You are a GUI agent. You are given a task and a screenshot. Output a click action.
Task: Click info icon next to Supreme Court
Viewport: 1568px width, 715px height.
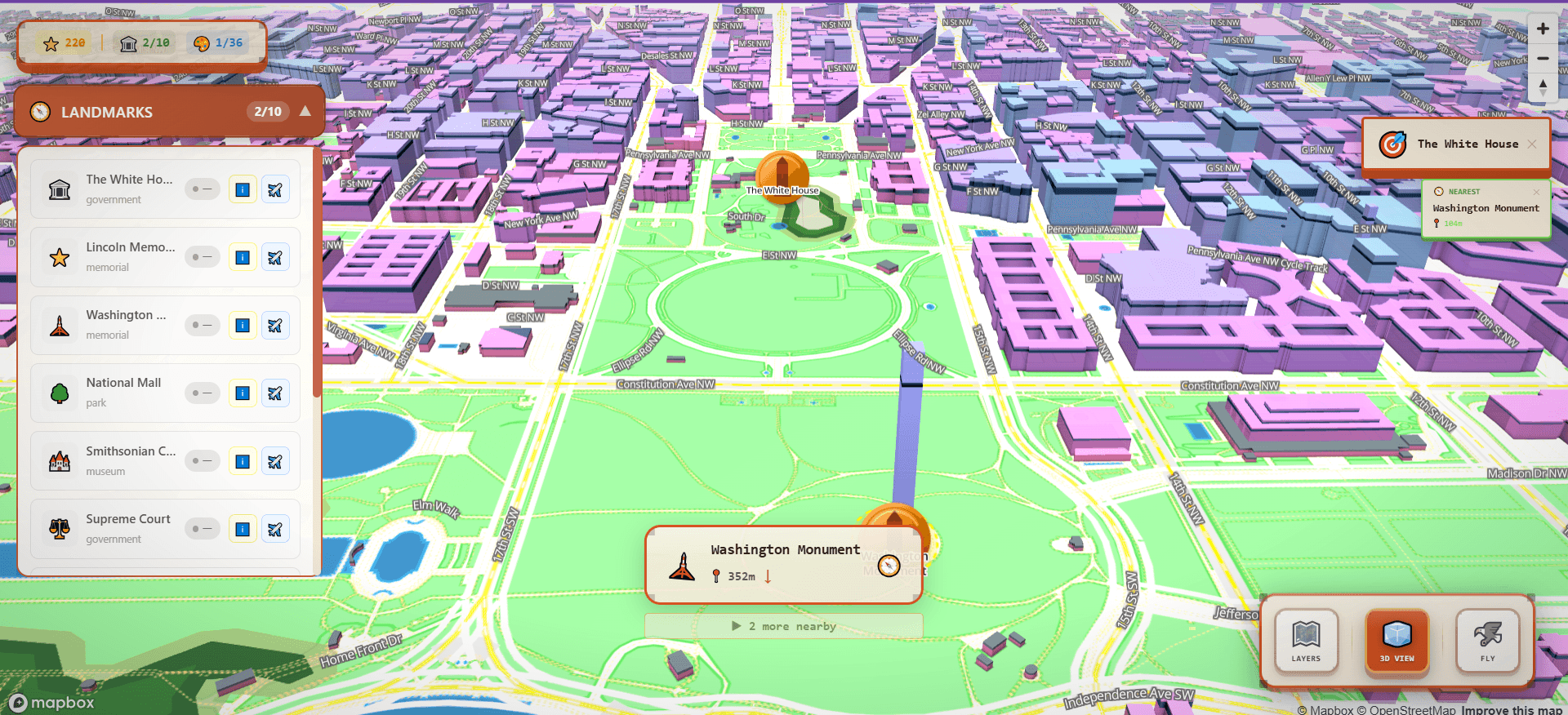[x=243, y=529]
